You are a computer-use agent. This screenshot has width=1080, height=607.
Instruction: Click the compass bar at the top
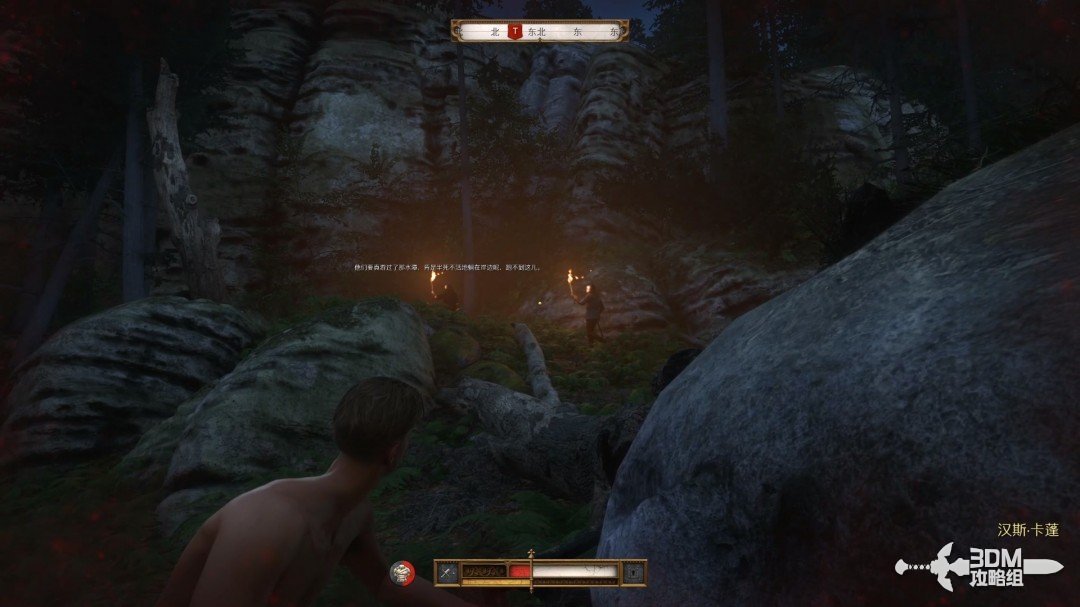click(x=540, y=32)
